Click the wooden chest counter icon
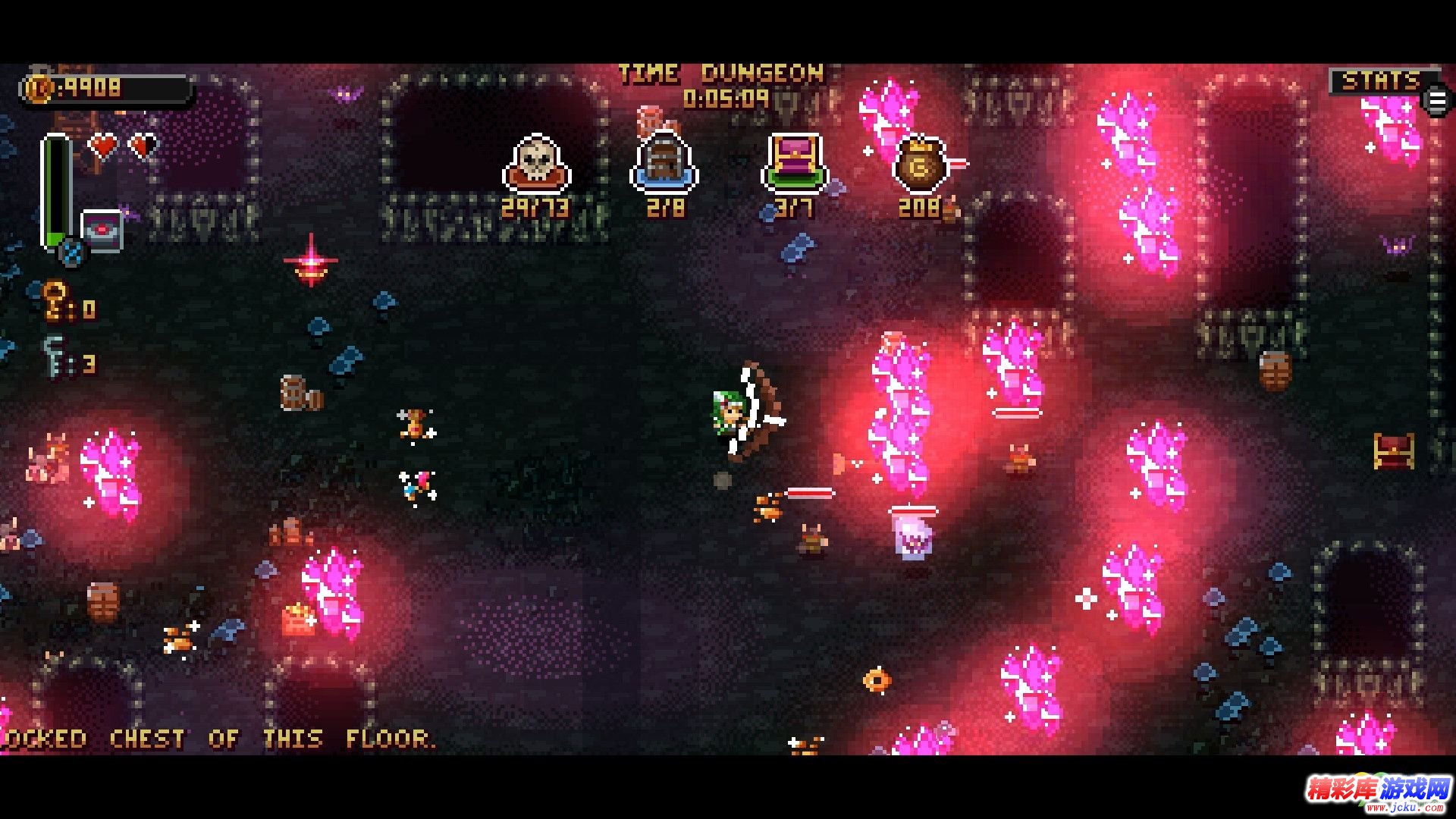Screen dimensions: 1456x819 pyautogui.click(x=664, y=163)
